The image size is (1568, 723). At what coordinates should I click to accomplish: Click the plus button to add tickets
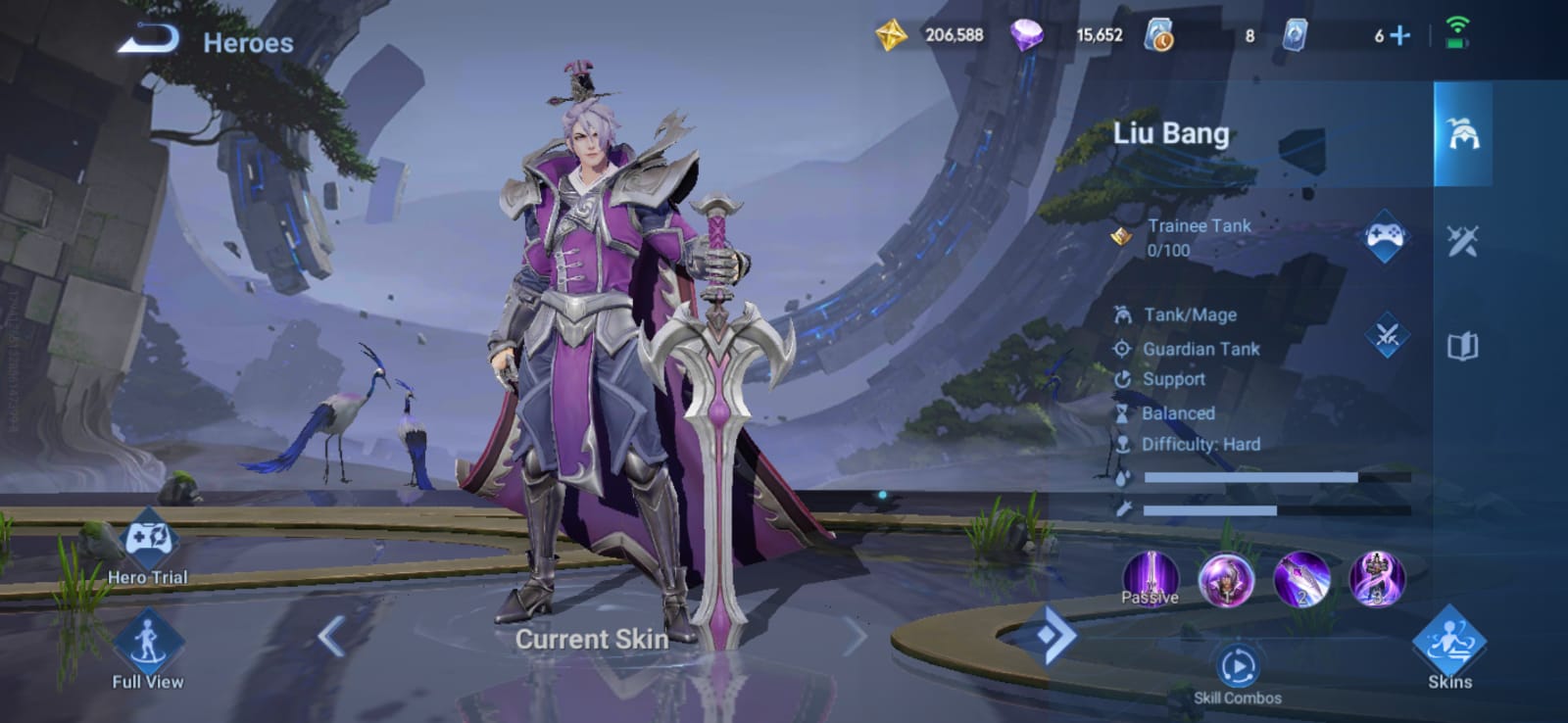click(1401, 36)
